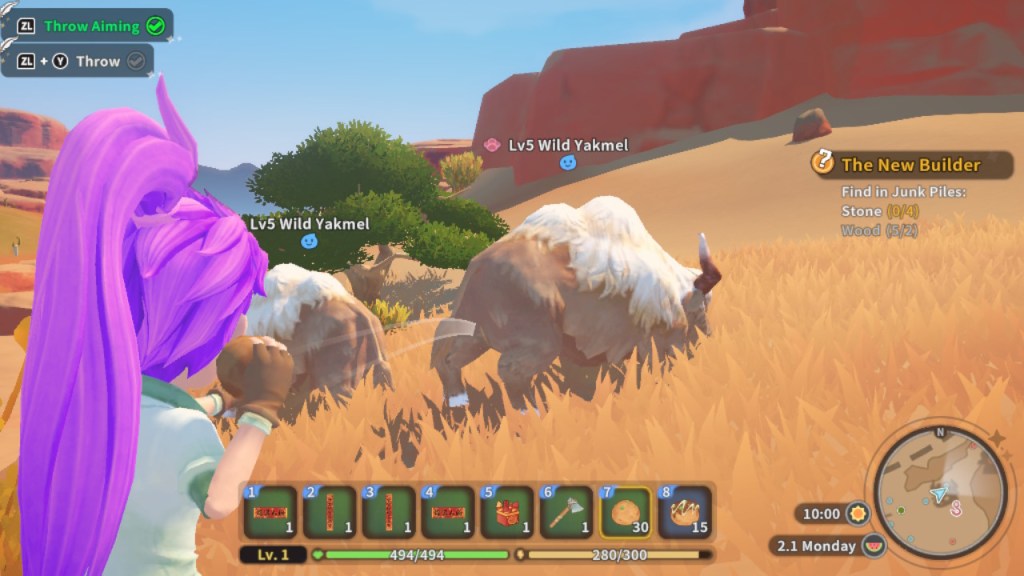Select hotbar slot 3 item

tap(389, 512)
